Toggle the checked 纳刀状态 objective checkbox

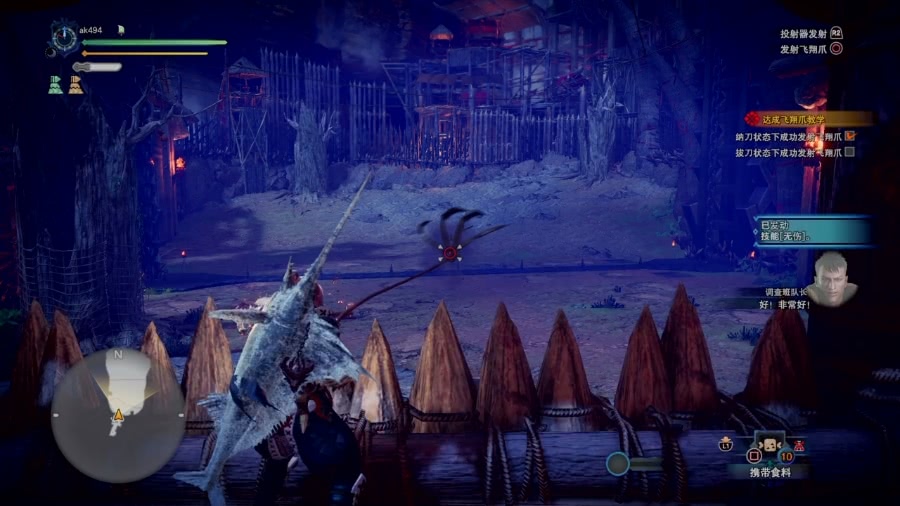point(850,135)
